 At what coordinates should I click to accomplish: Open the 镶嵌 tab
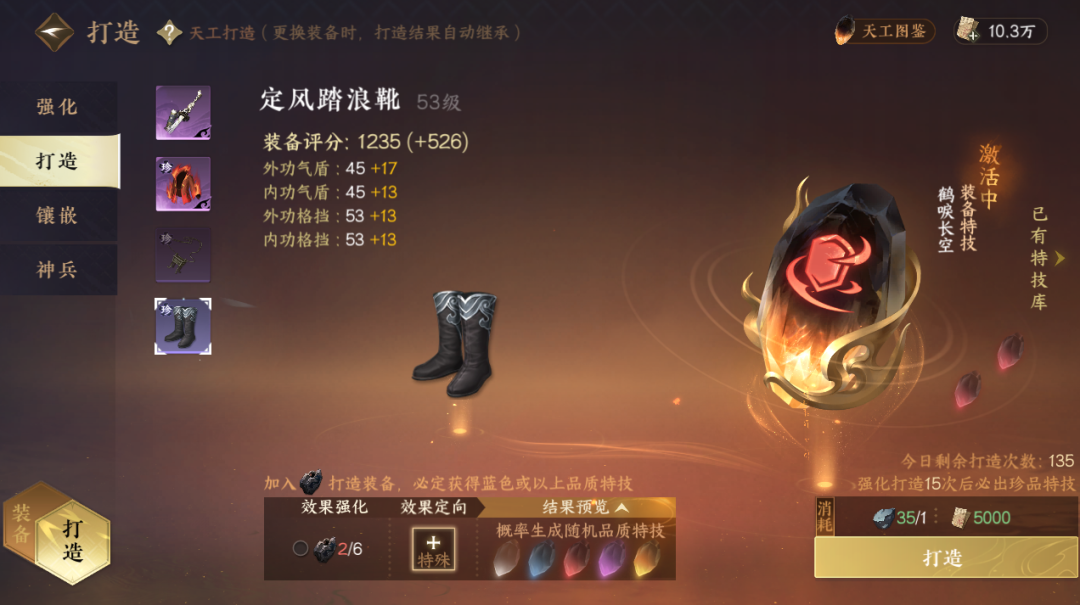tap(58, 215)
